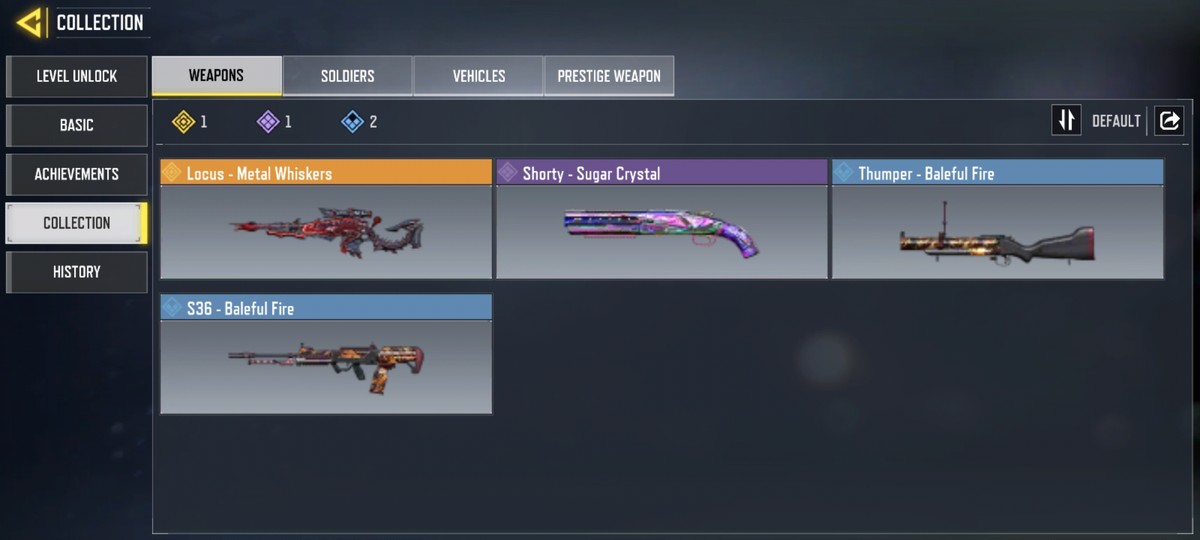The width and height of the screenshot is (1200, 540).
Task: Filter by legendary orange rarity icon
Action: (183, 122)
